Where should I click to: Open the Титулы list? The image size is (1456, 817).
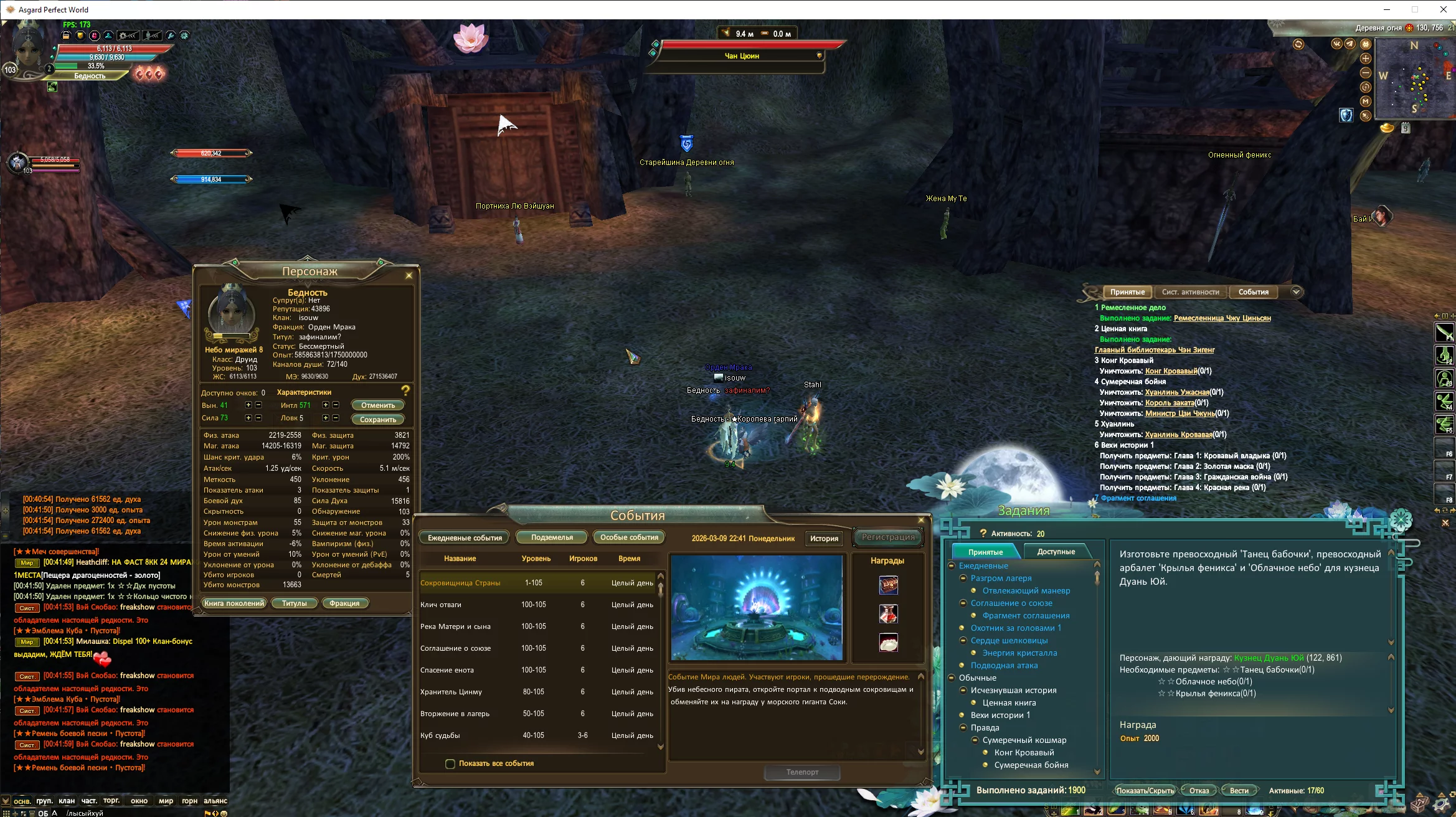click(x=295, y=603)
